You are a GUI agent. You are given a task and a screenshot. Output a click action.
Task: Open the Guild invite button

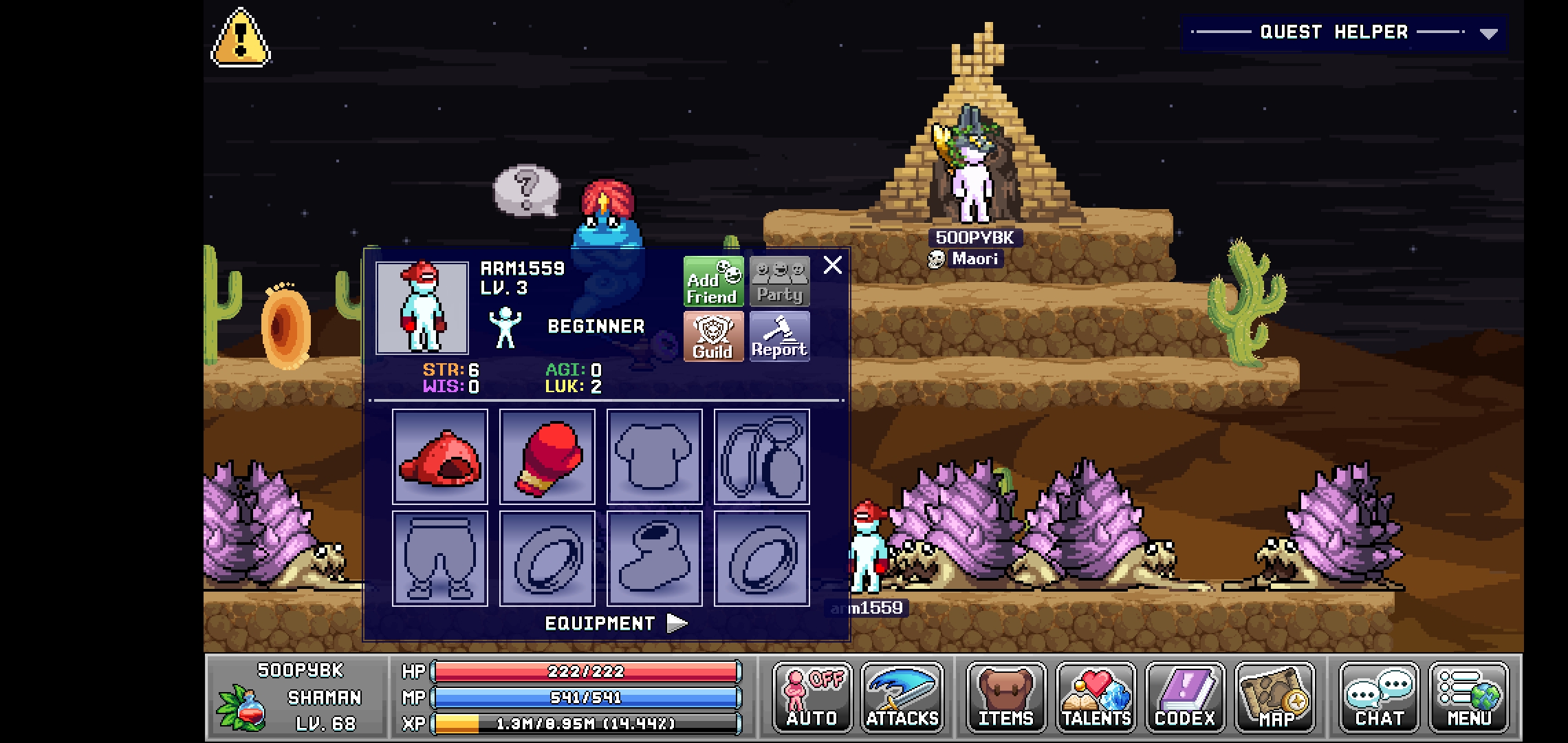coord(713,336)
